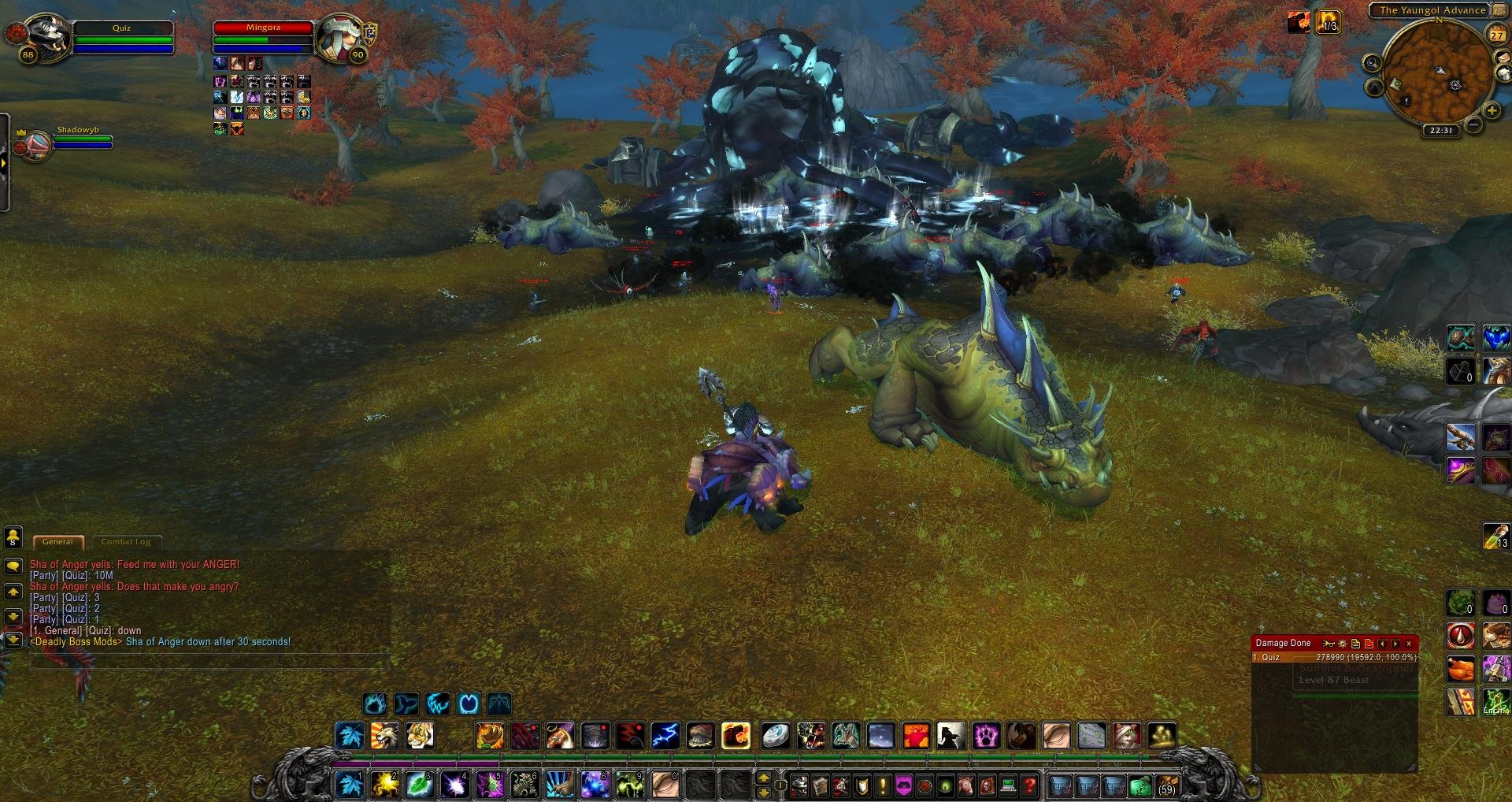This screenshot has height=802, width=1512.
Task: Cast the blue lightning bolt ability
Action: (x=665, y=736)
